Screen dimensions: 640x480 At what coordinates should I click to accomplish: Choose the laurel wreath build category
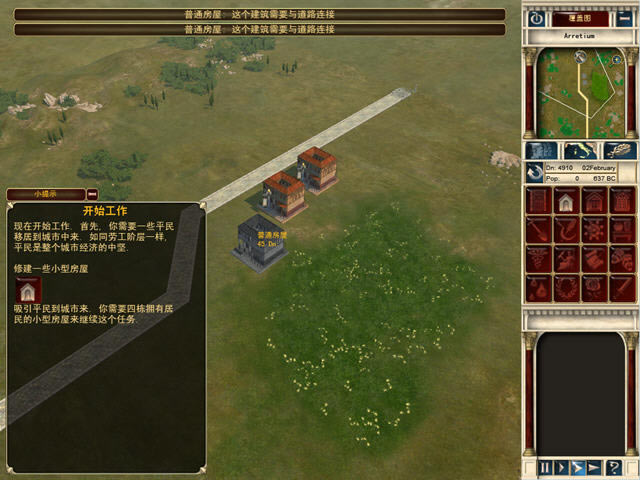[x=566, y=288]
